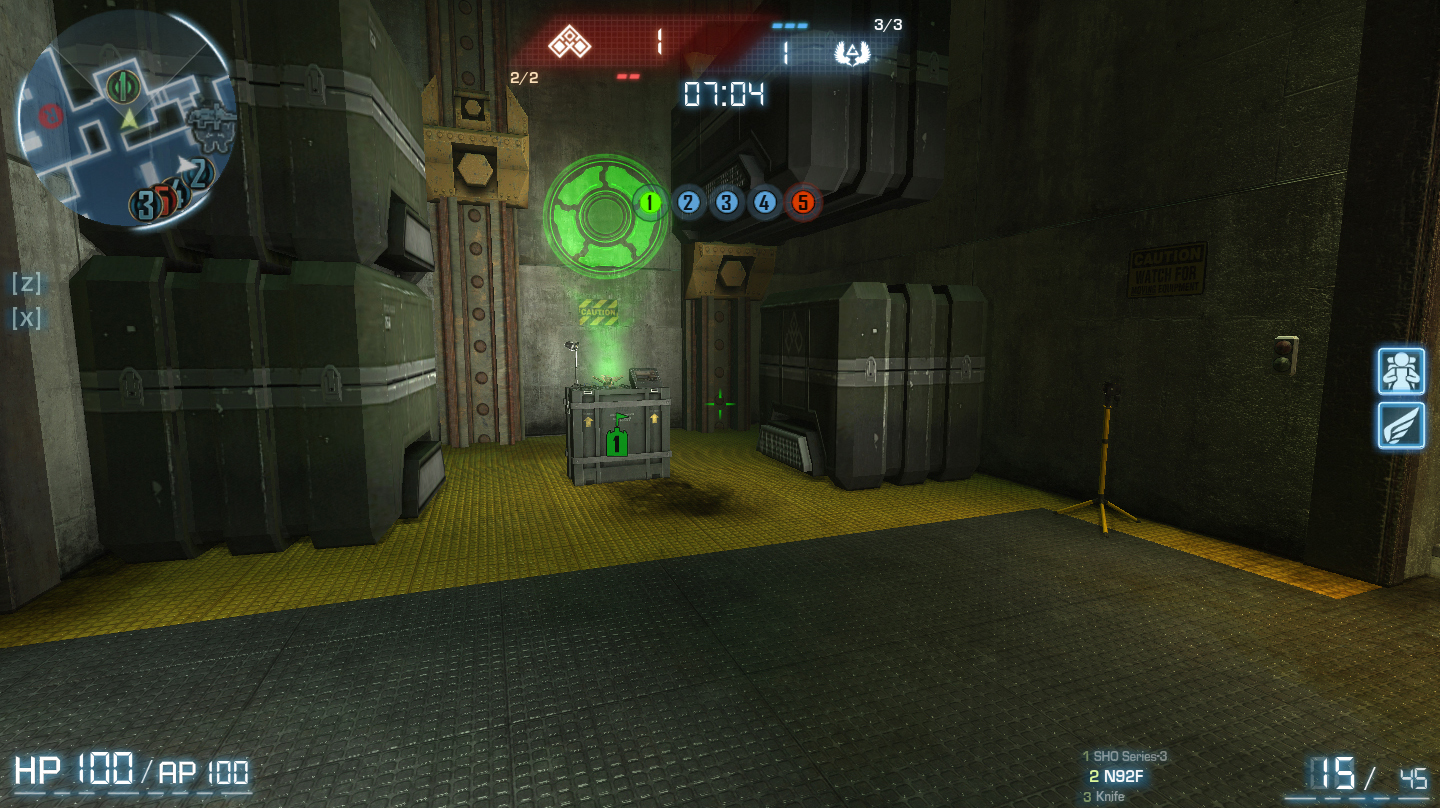The image size is (1440, 808).
Task: Toggle checkpoint 3 on the objective bar
Action: (x=726, y=202)
